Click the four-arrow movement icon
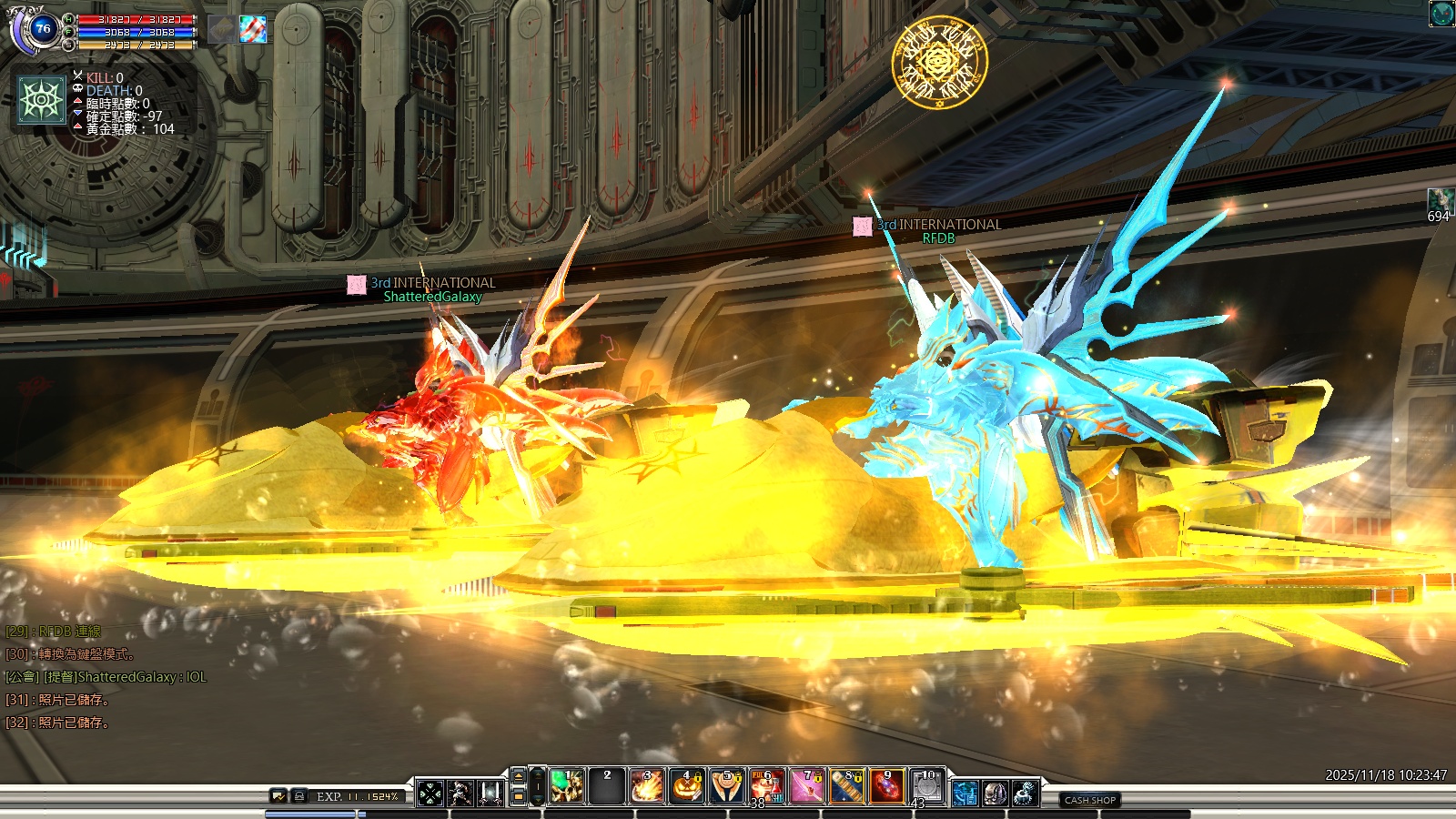This screenshot has width=1456, height=819. coord(430,794)
